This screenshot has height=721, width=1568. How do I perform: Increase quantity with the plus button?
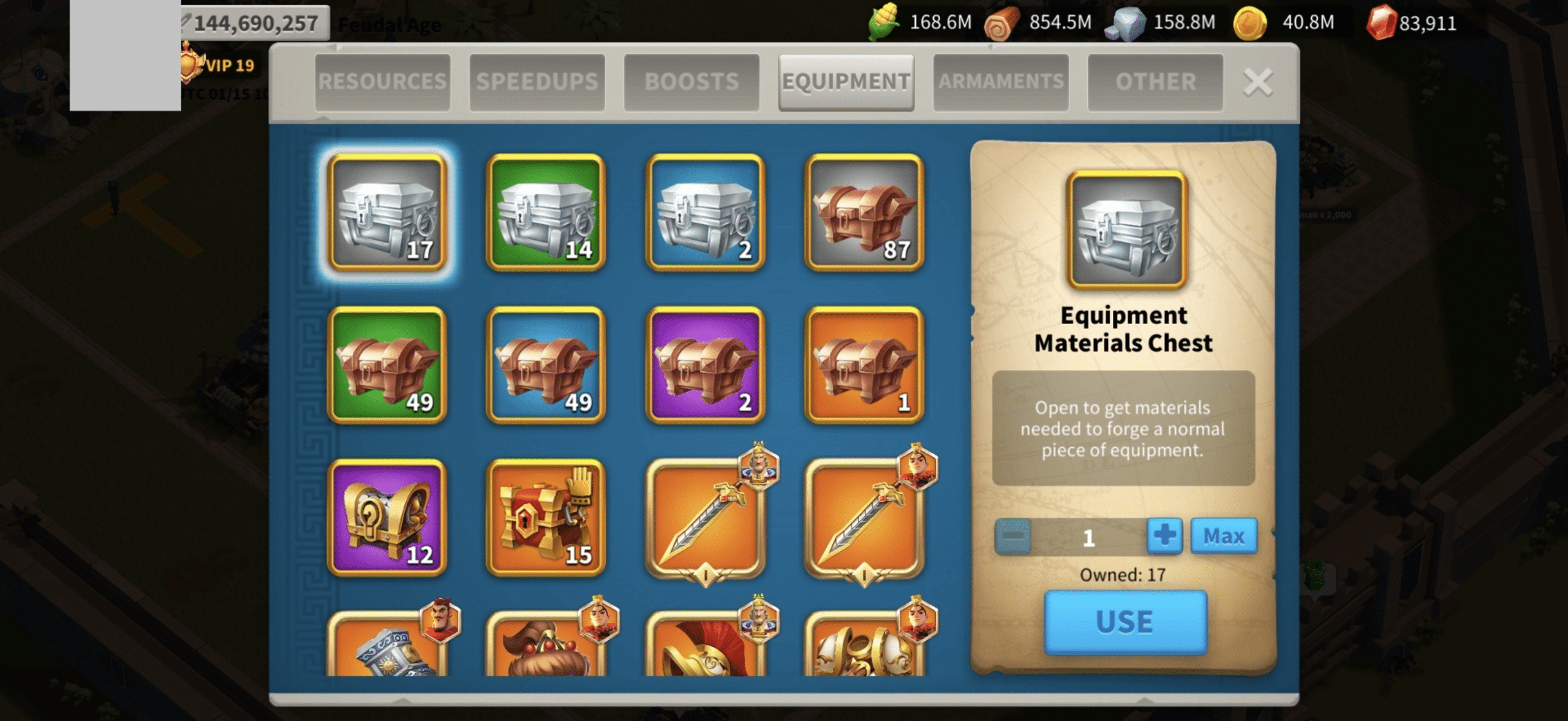[1164, 536]
